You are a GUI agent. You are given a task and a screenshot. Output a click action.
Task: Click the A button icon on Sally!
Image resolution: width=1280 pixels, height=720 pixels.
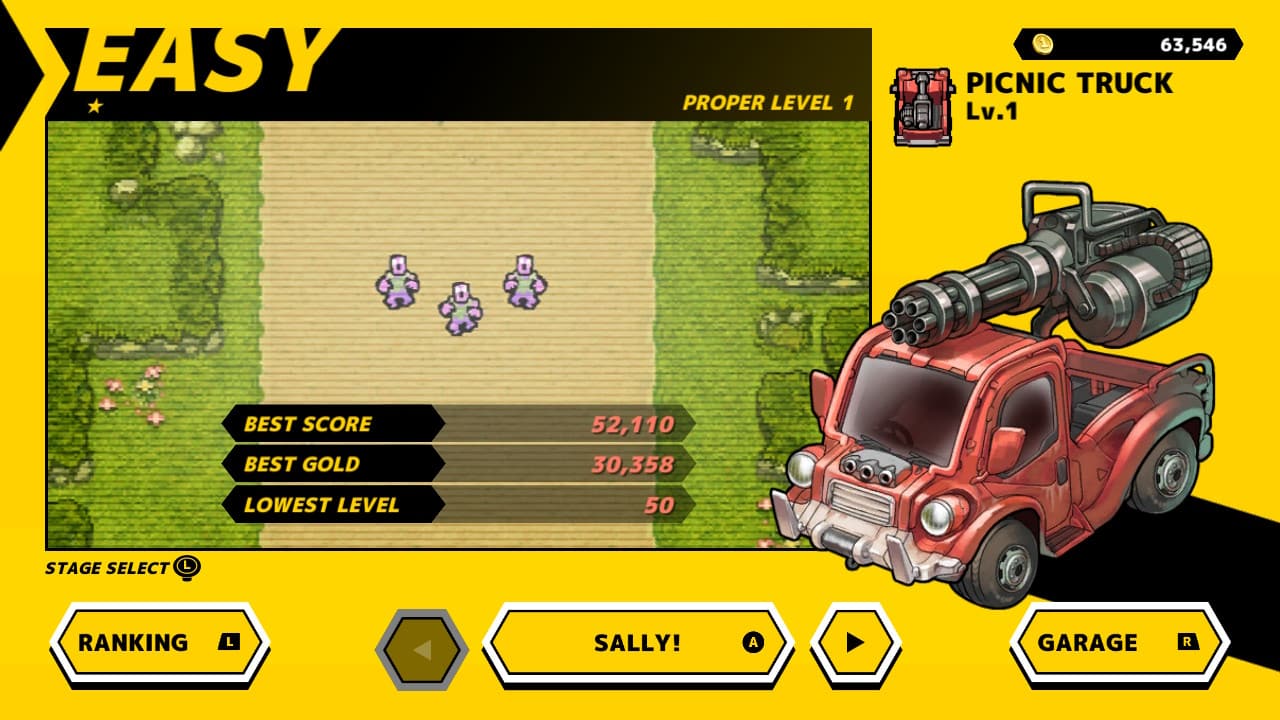[755, 643]
